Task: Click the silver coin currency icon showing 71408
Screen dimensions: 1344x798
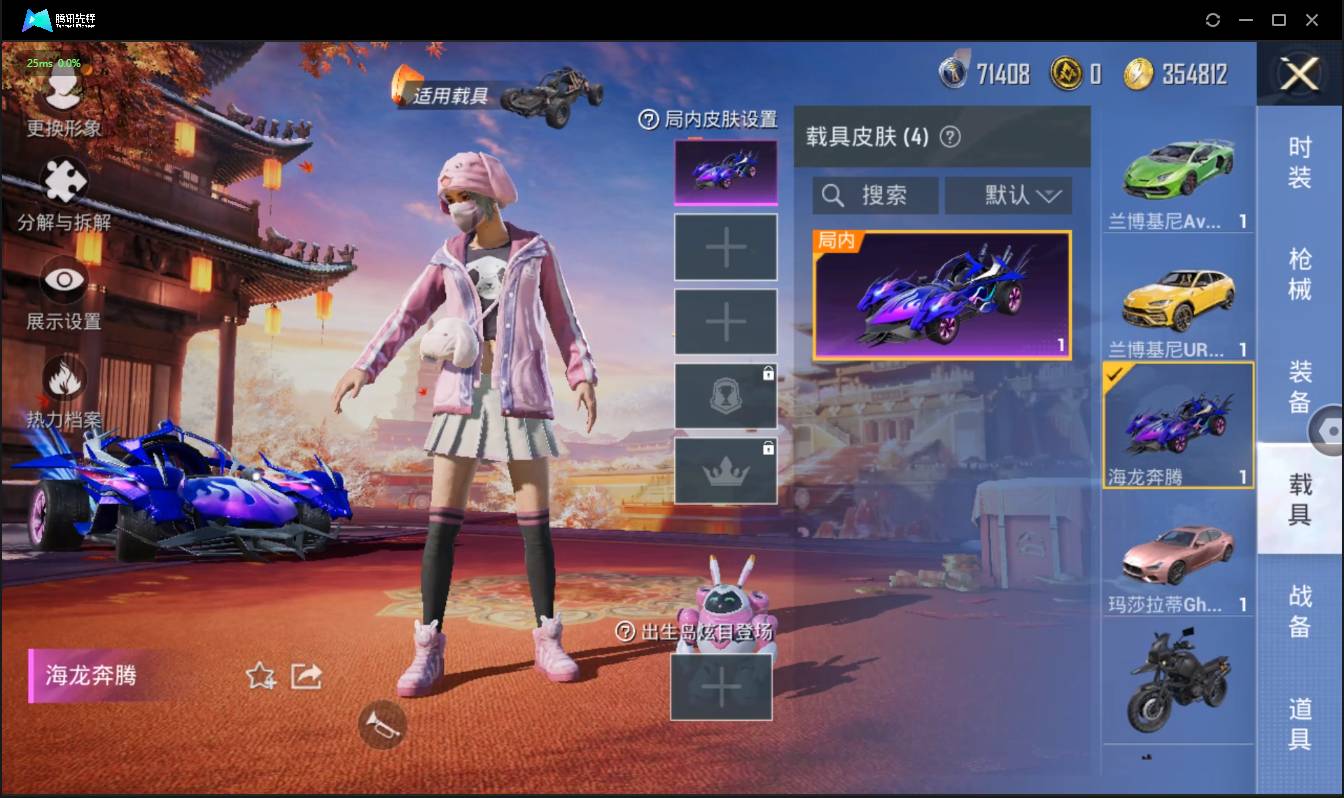Action: pos(955,72)
